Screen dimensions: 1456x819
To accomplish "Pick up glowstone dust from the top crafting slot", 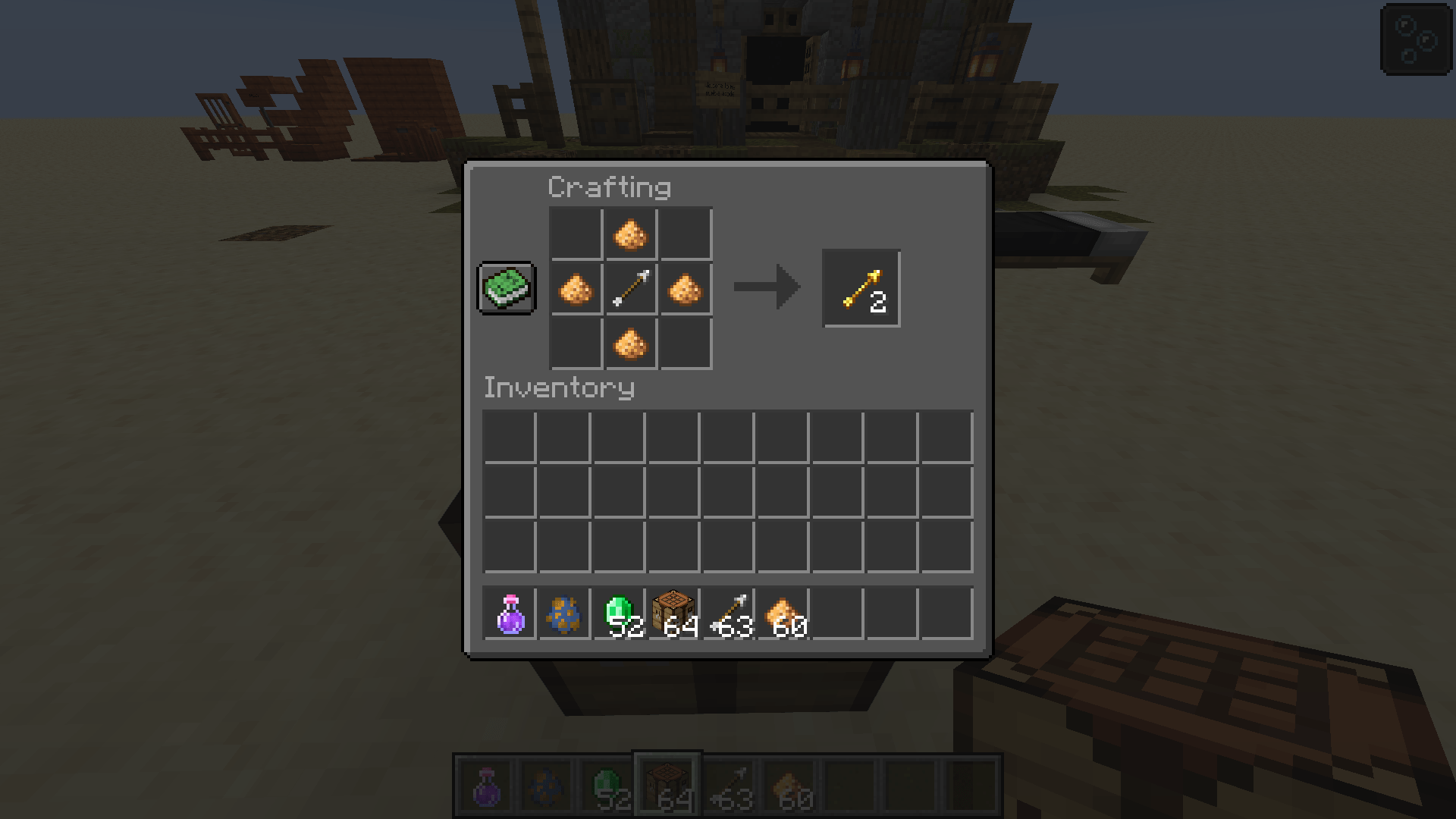I will pyautogui.click(x=631, y=233).
